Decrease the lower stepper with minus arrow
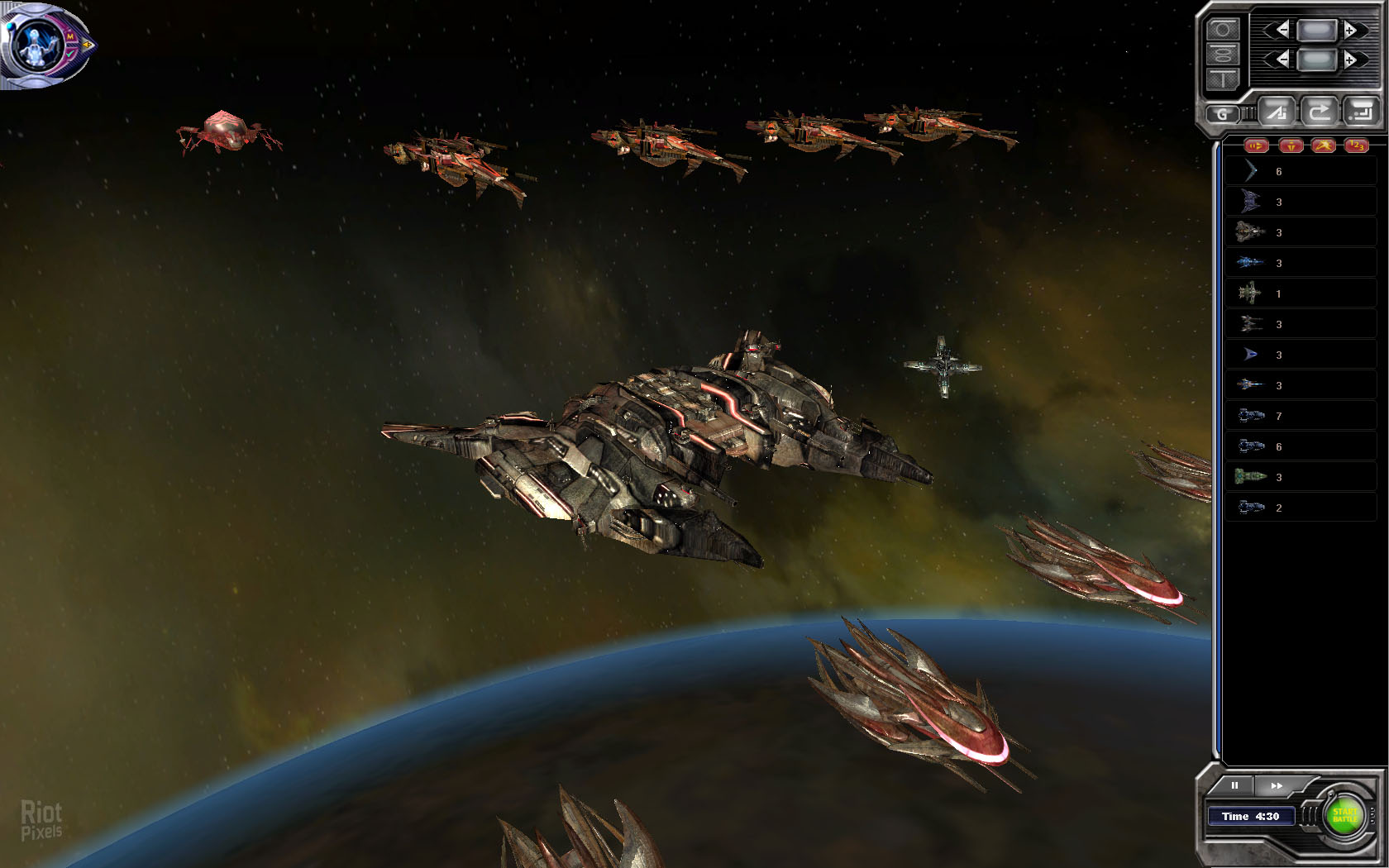The width and height of the screenshot is (1389, 868). pos(1282,60)
